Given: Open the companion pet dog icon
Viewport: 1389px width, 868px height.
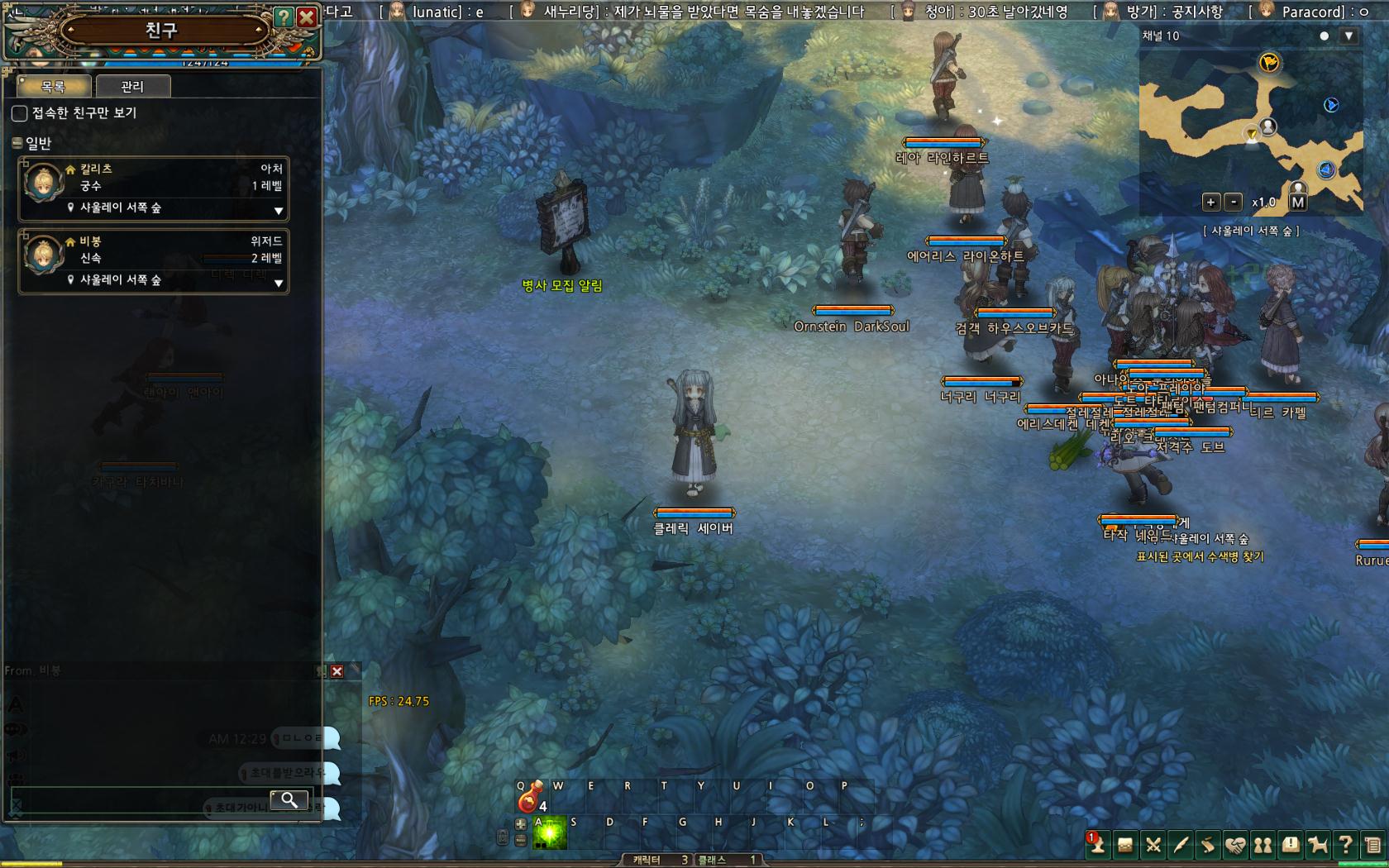Looking at the screenshot, I should click(1318, 845).
